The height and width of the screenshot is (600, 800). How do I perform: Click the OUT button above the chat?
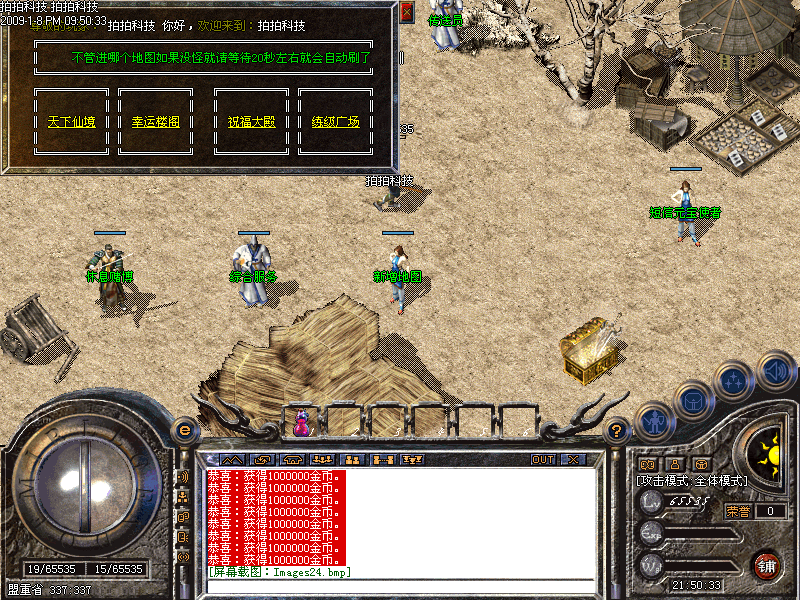pyautogui.click(x=542, y=460)
